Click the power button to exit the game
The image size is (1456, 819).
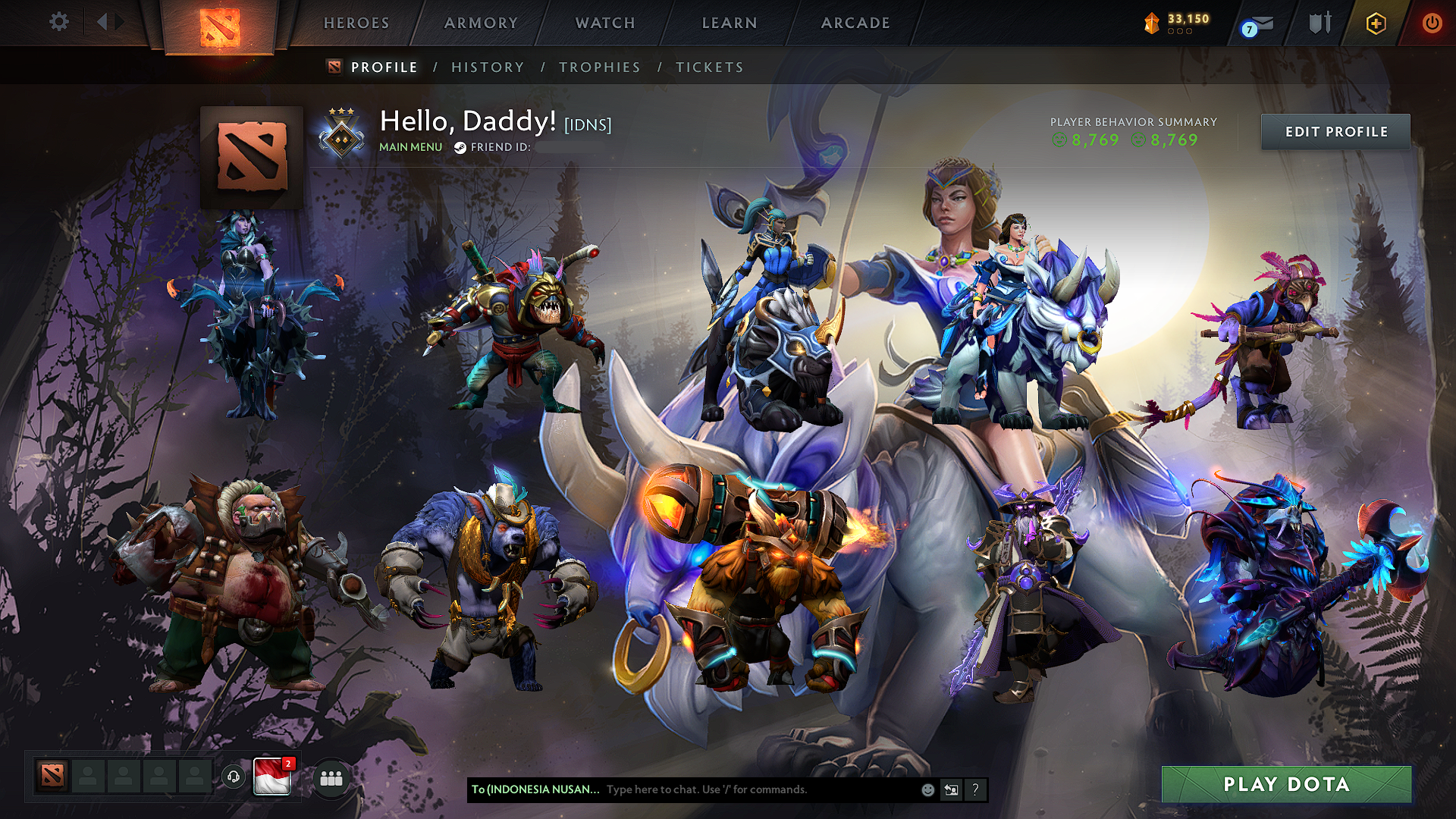pyautogui.click(x=1432, y=23)
